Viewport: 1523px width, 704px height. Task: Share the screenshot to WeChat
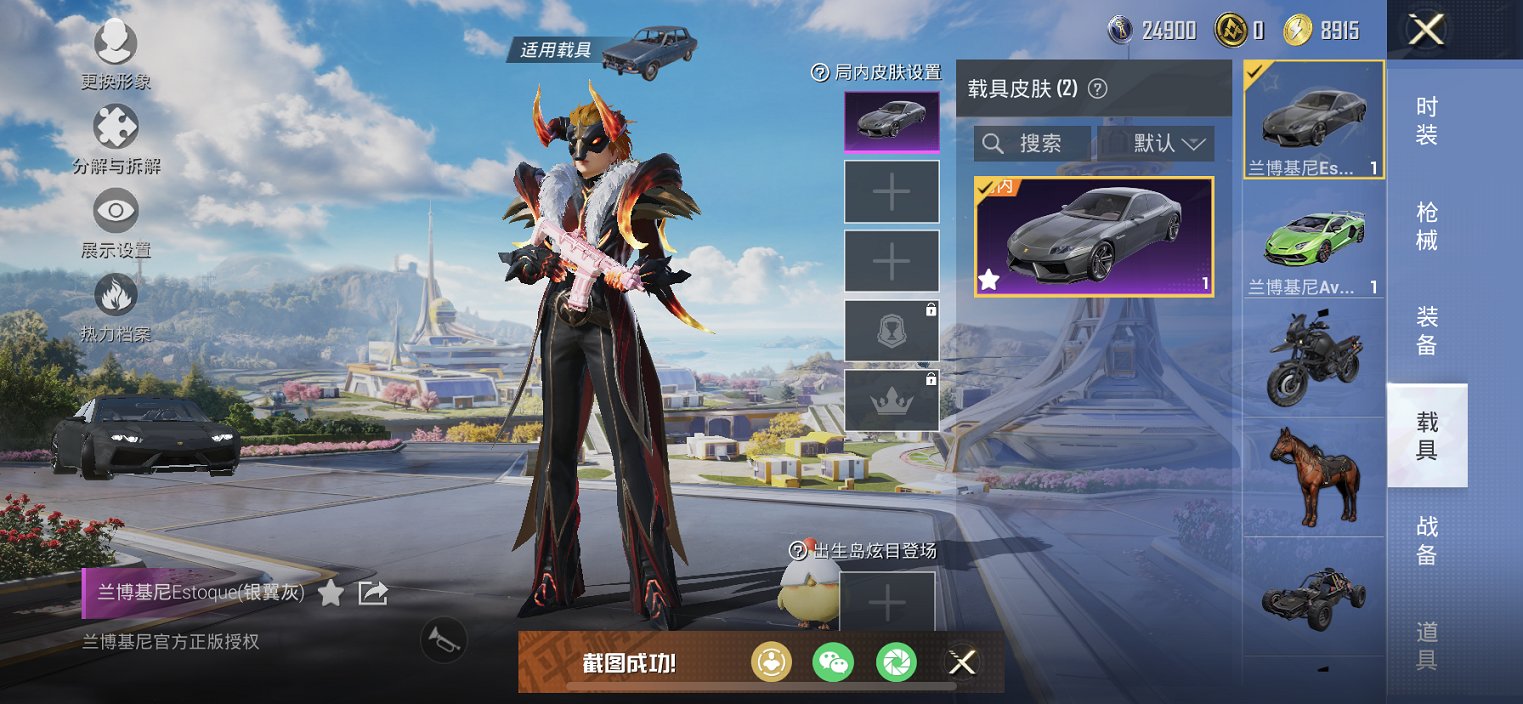pyautogui.click(x=833, y=661)
